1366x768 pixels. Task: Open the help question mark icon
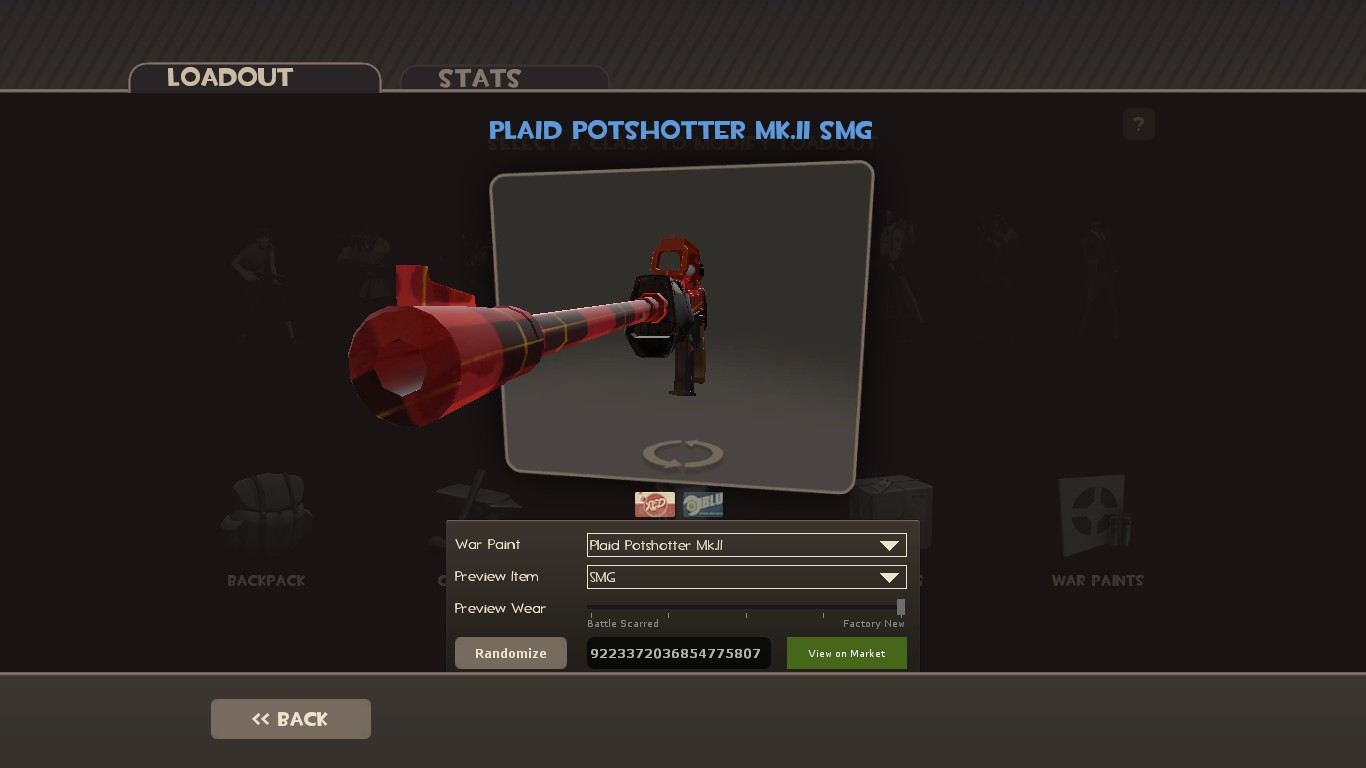point(1138,123)
